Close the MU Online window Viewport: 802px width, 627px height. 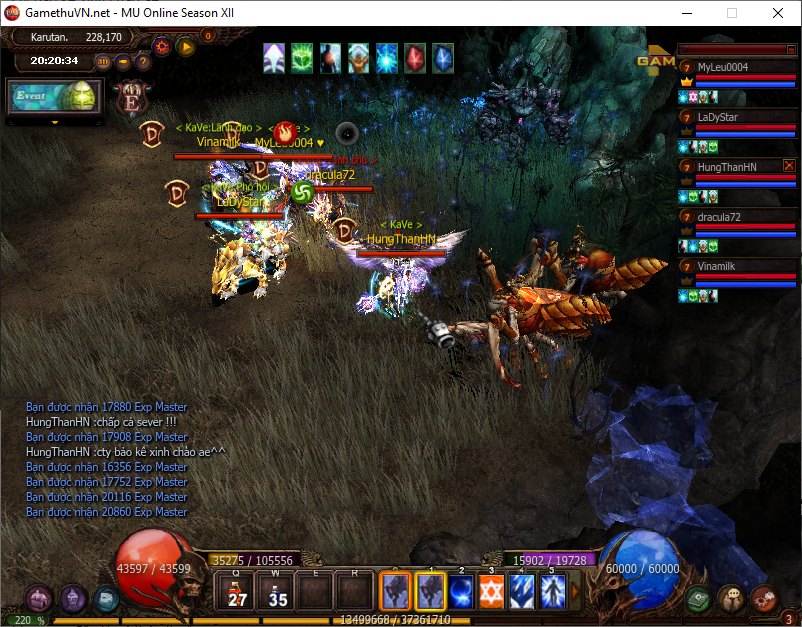(x=778, y=13)
